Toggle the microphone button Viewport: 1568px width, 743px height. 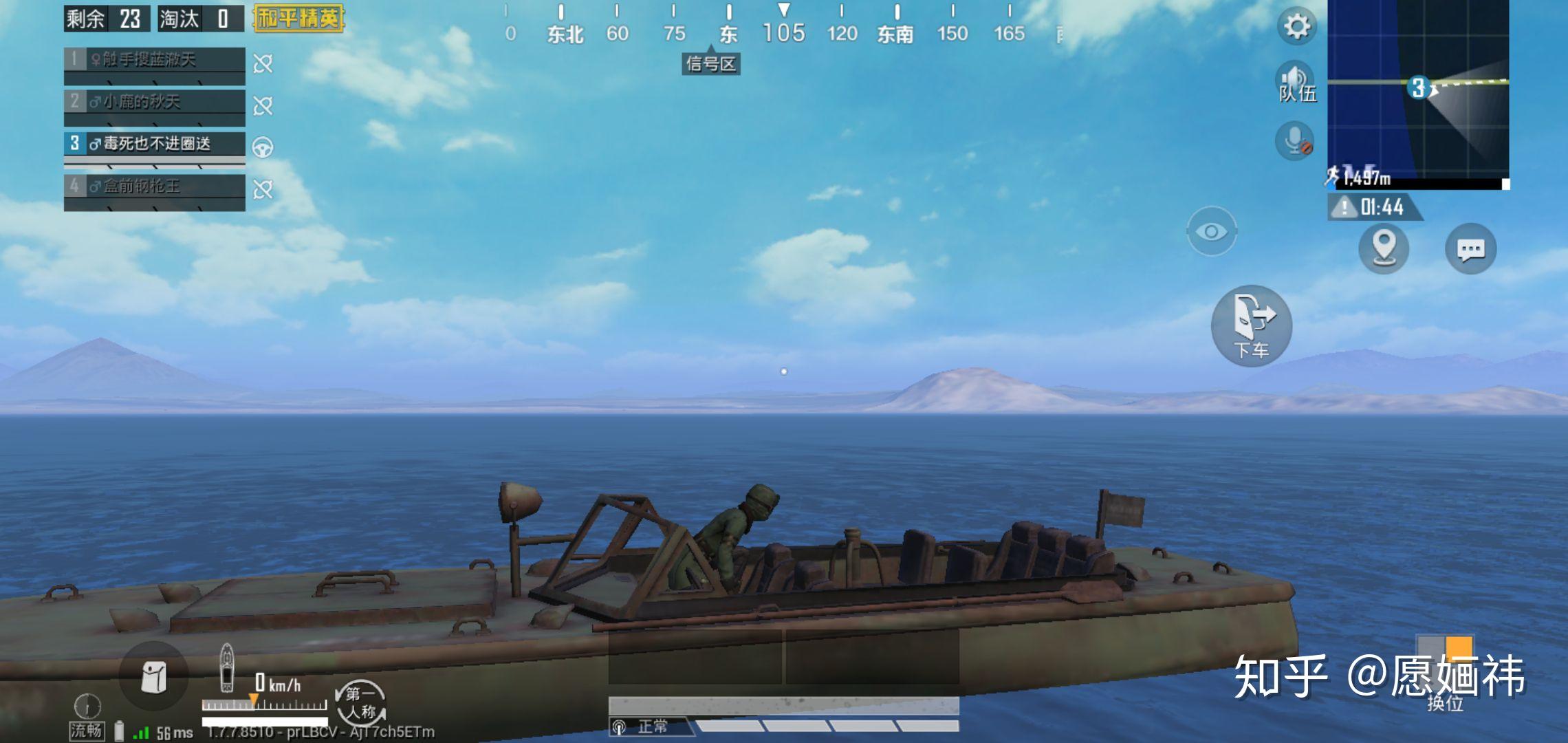(x=1294, y=141)
